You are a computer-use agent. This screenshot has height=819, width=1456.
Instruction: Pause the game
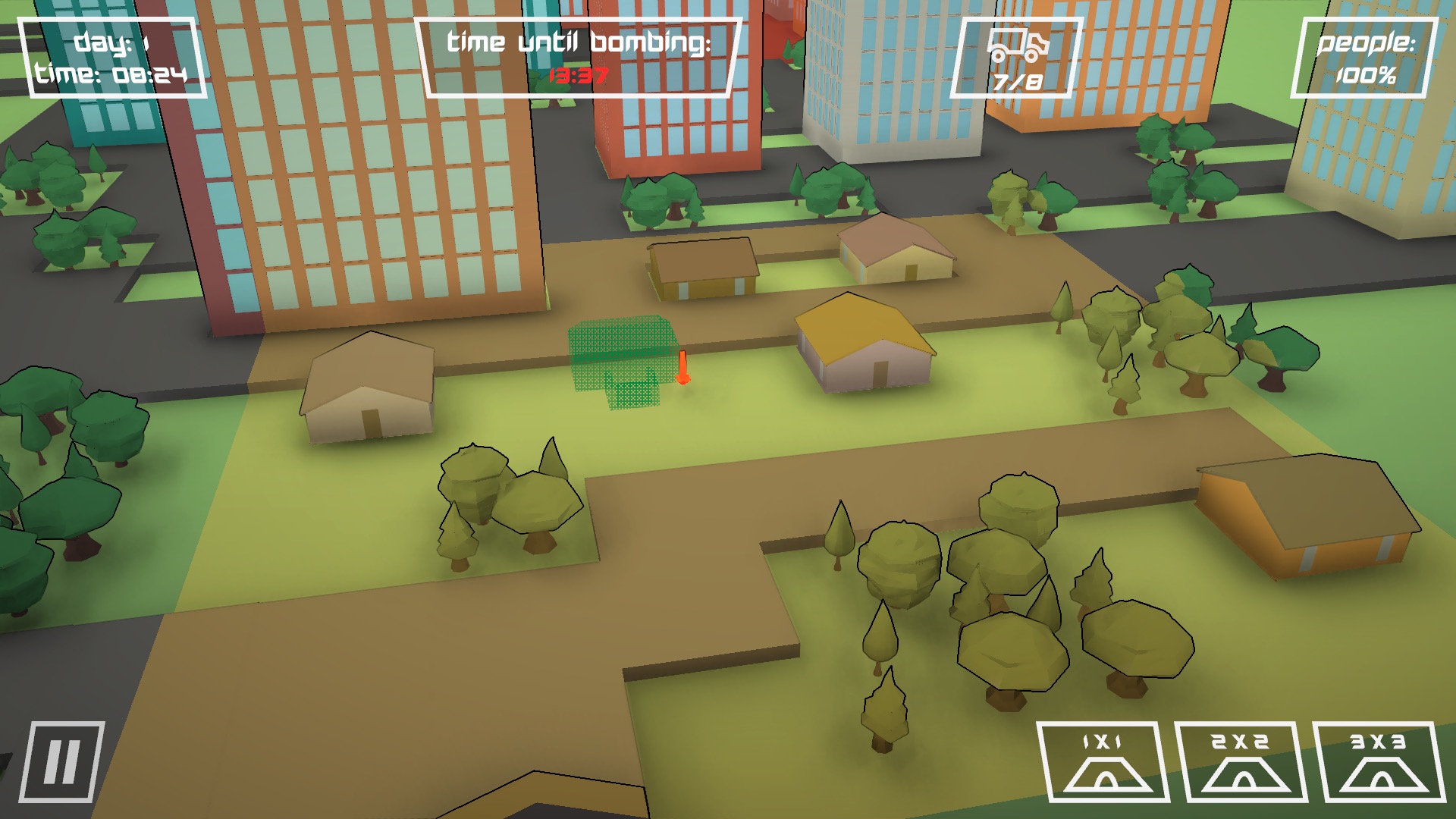pos(61,761)
